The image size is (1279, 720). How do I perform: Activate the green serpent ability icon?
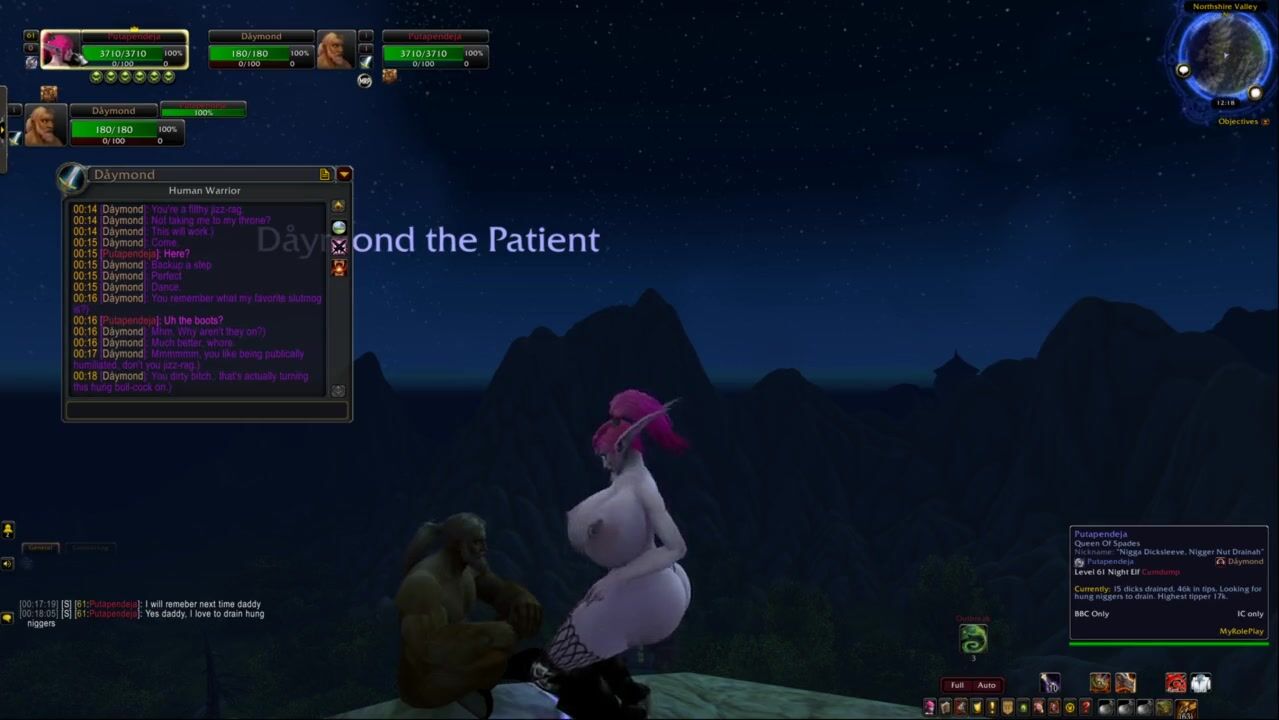972,638
